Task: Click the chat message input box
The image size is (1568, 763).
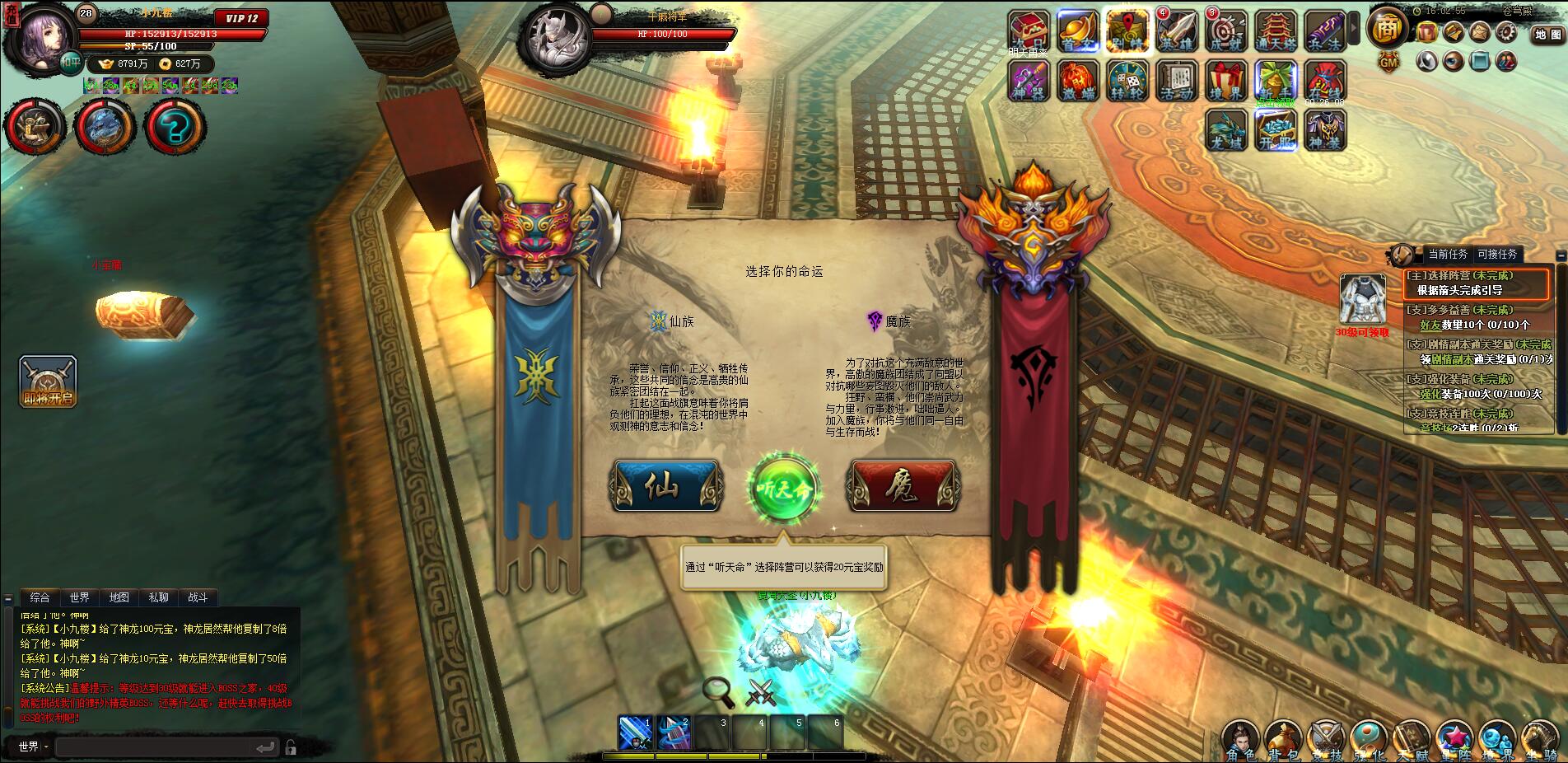Action: pyautogui.click(x=155, y=747)
